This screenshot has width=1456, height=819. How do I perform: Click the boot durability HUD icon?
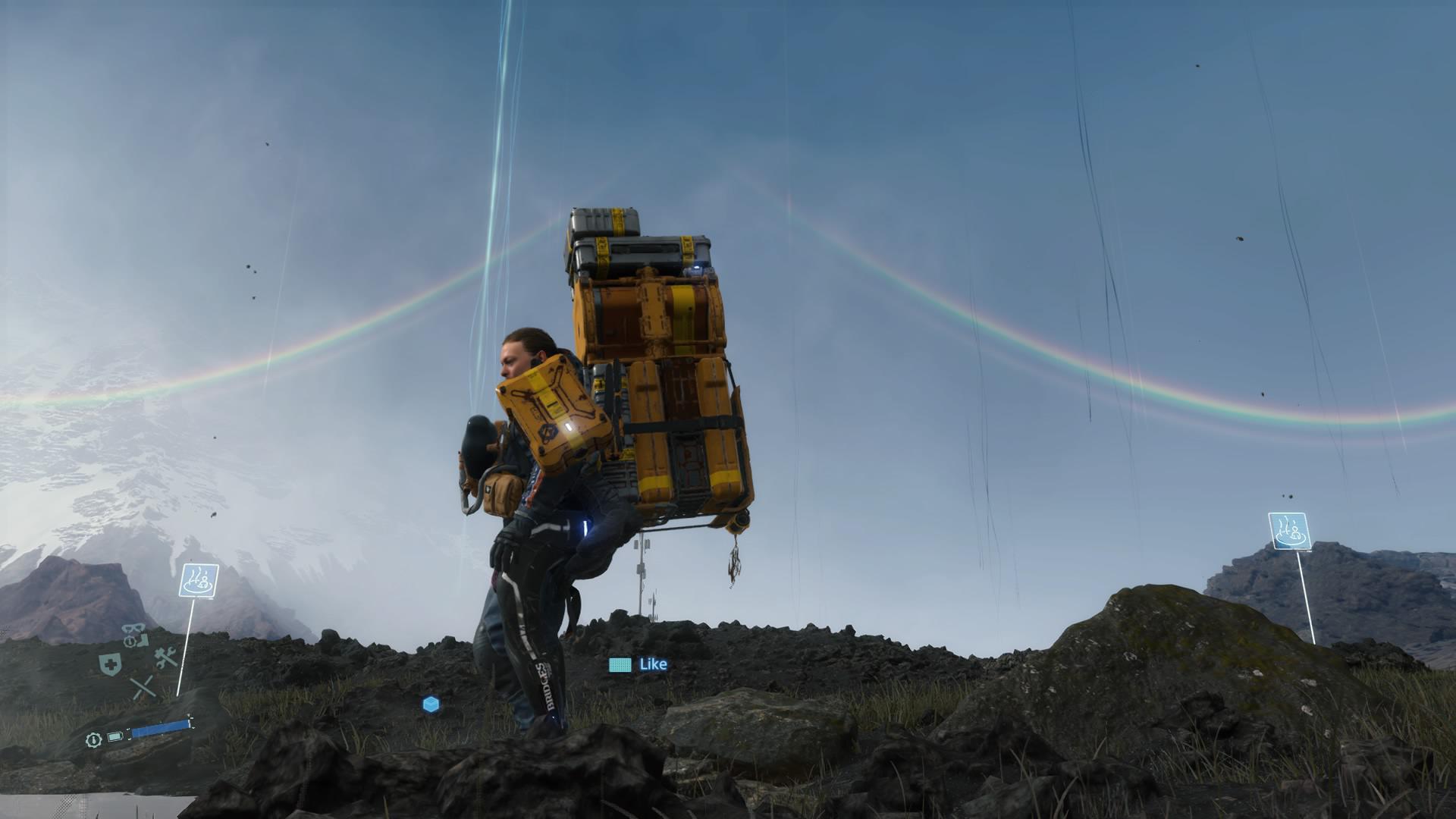143,641
